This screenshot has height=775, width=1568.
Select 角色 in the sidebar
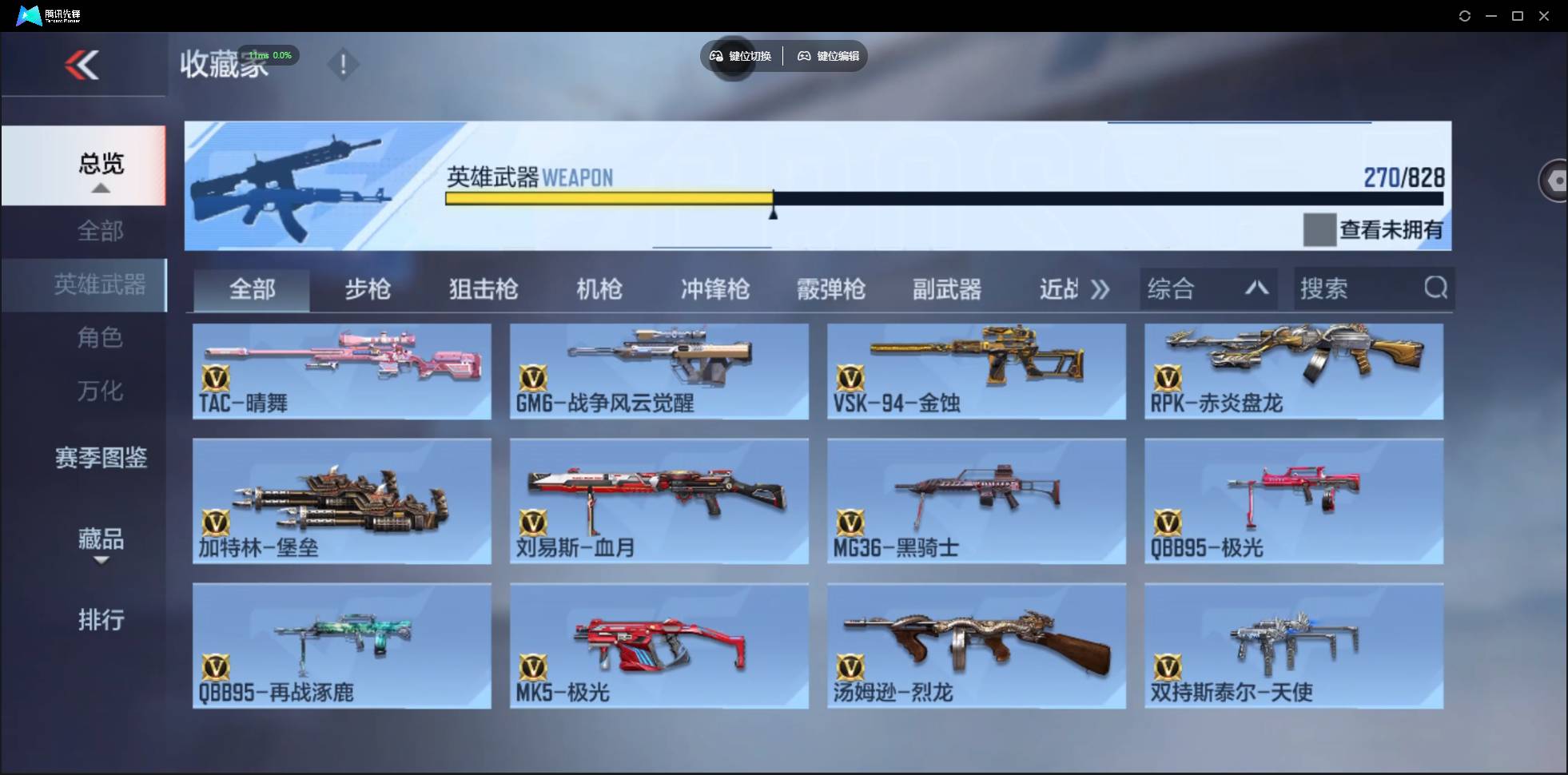[x=100, y=338]
